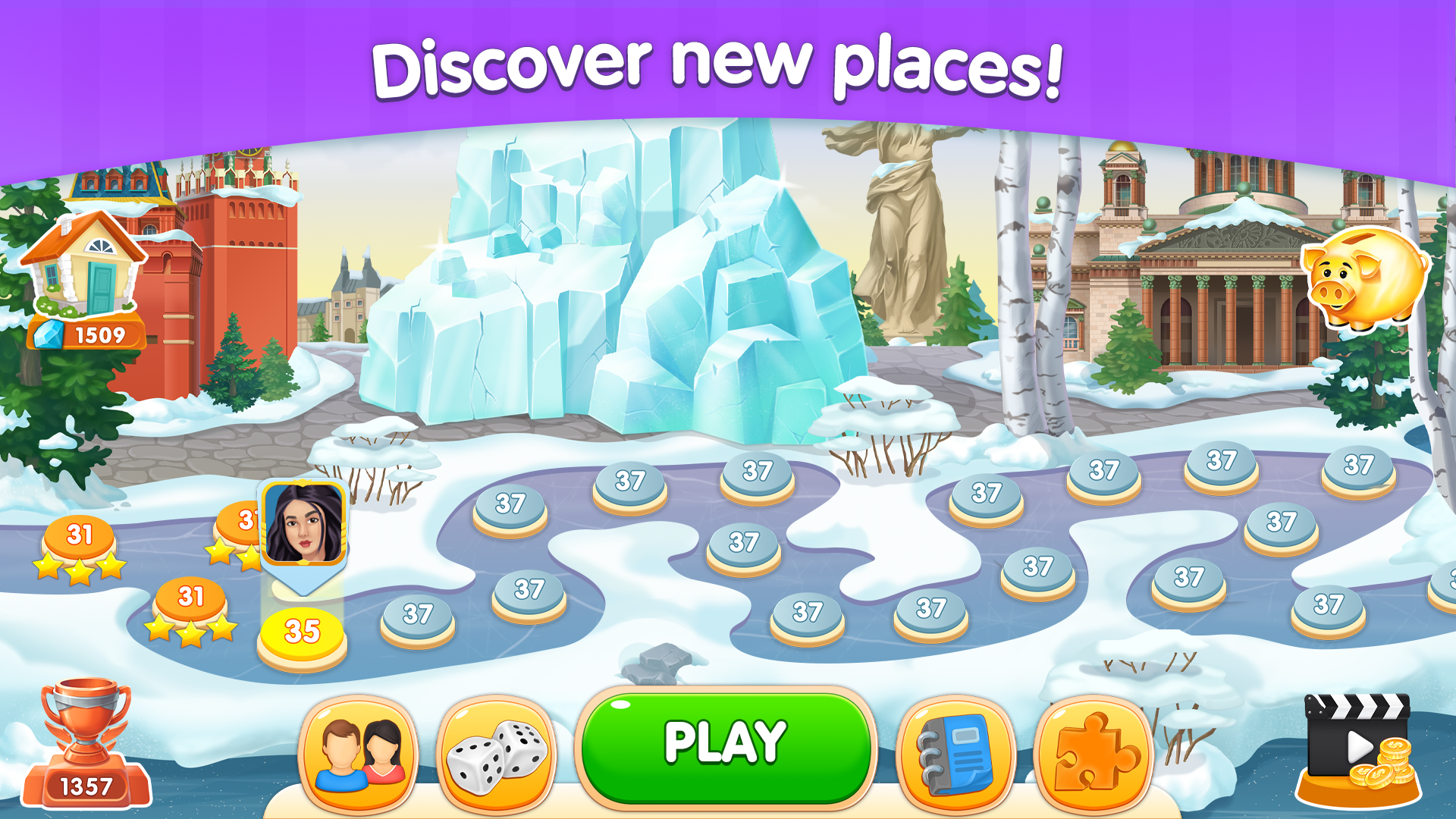Open the trophy leaderboard showing 1357

87,747
